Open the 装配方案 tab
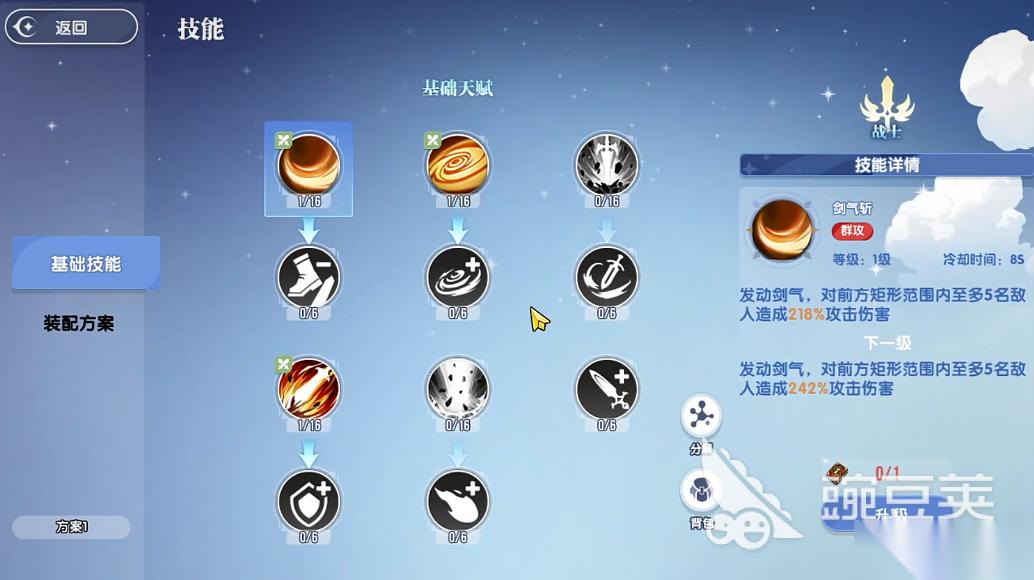The image size is (1034, 580). tap(79, 324)
